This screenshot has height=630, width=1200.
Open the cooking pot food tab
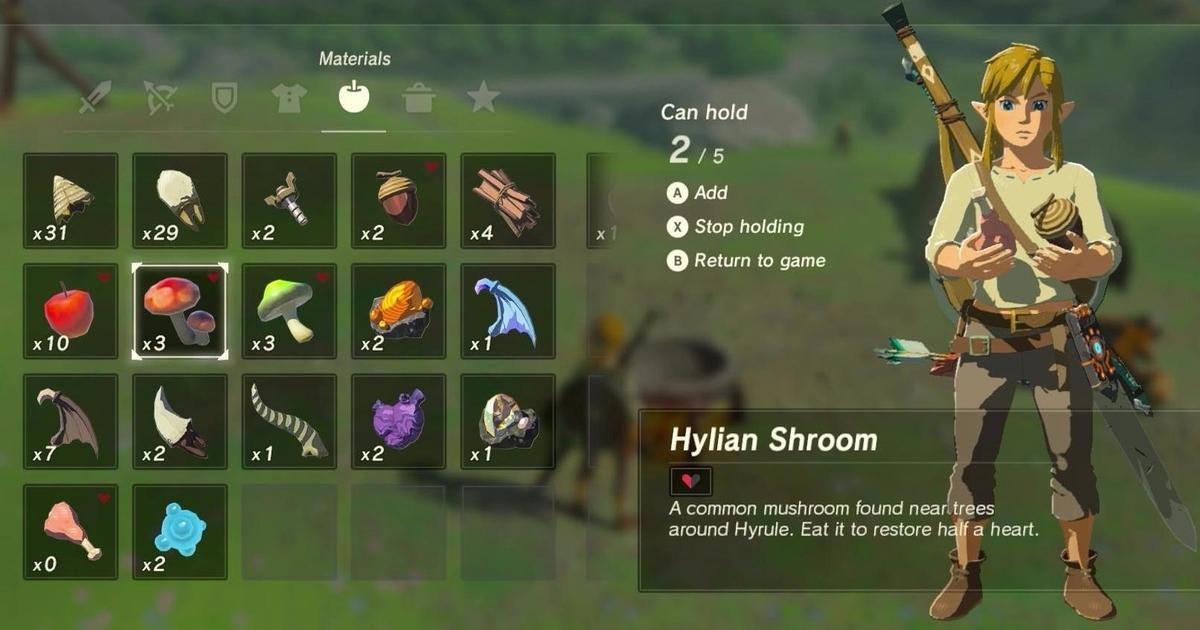click(418, 98)
